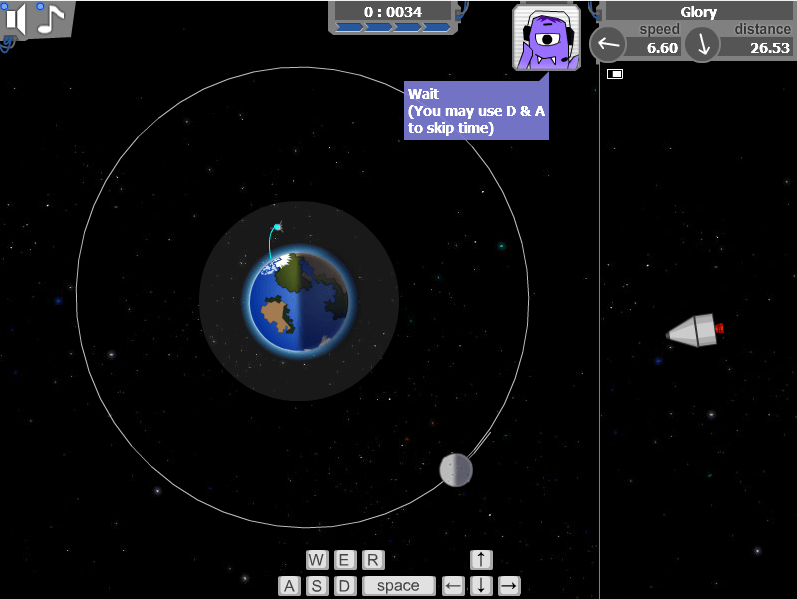Click the Glory ship name panel
Image resolution: width=797 pixels, height=599 pixels.
pos(699,12)
